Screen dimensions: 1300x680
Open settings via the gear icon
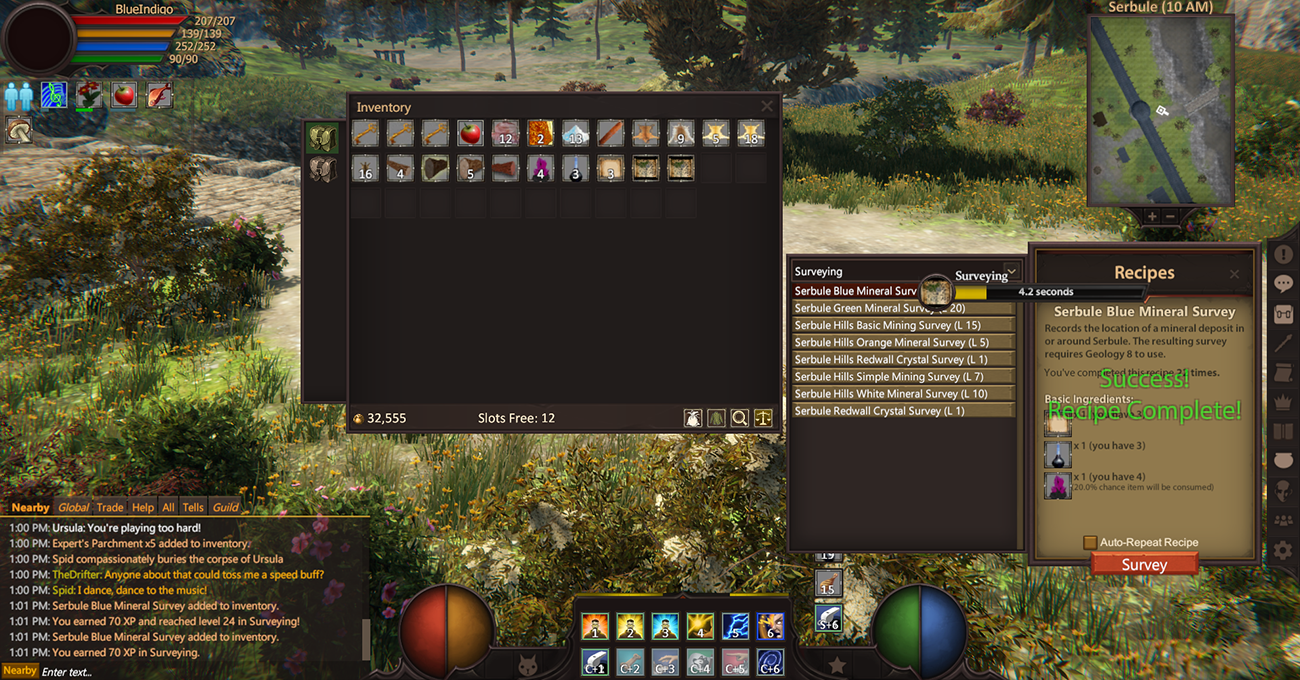(x=1283, y=550)
